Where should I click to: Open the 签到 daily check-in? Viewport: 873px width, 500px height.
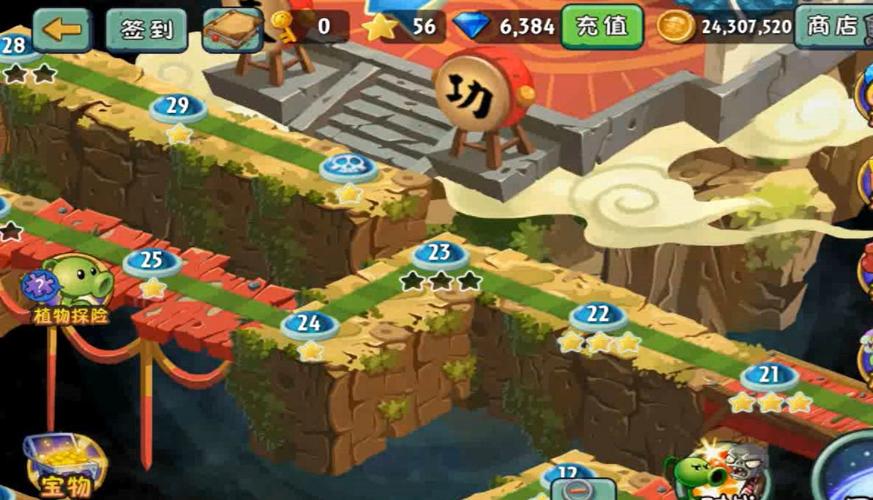(146, 29)
